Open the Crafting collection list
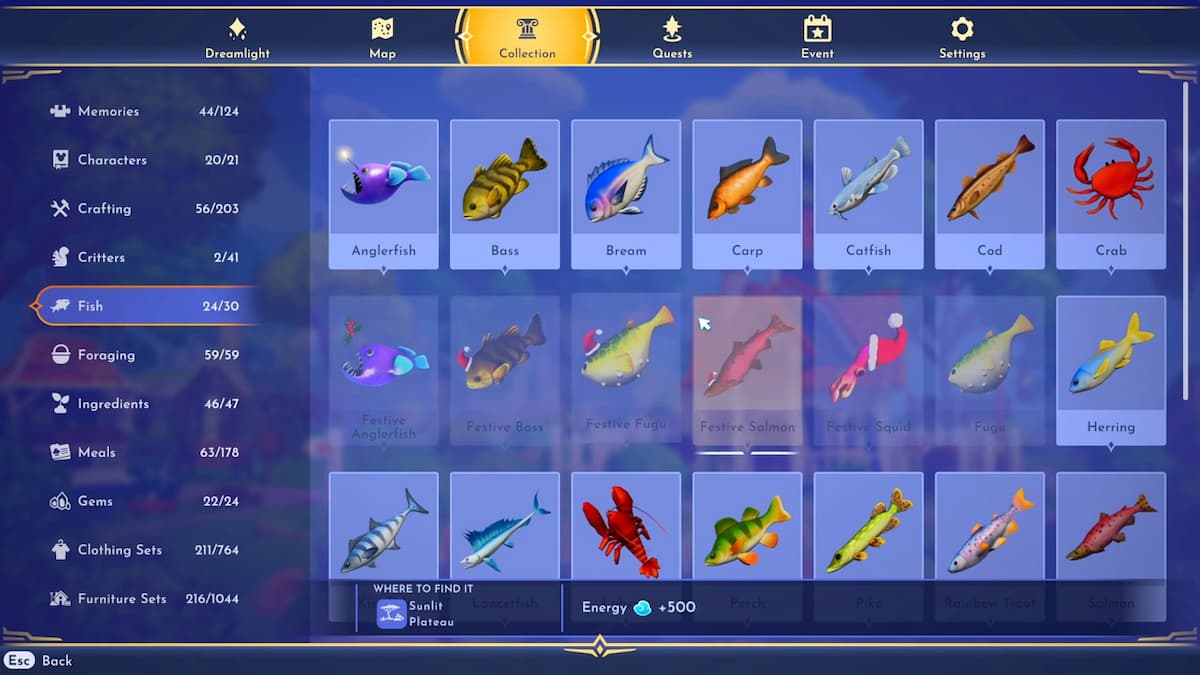The image size is (1200, 675). point(145,209)
